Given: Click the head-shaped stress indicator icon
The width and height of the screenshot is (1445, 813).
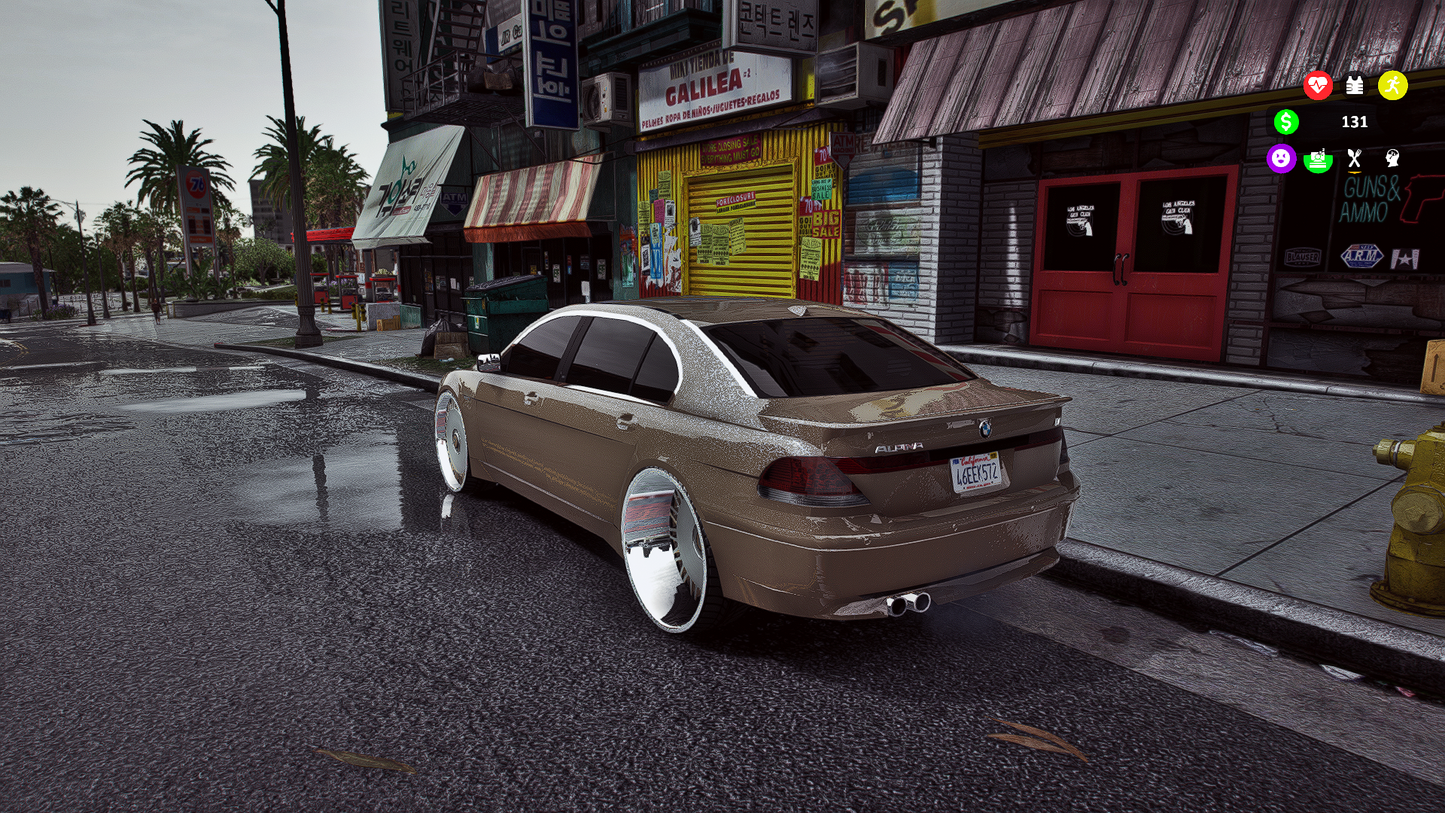Looking at the screenshot, I should (x=1392, y=159).
